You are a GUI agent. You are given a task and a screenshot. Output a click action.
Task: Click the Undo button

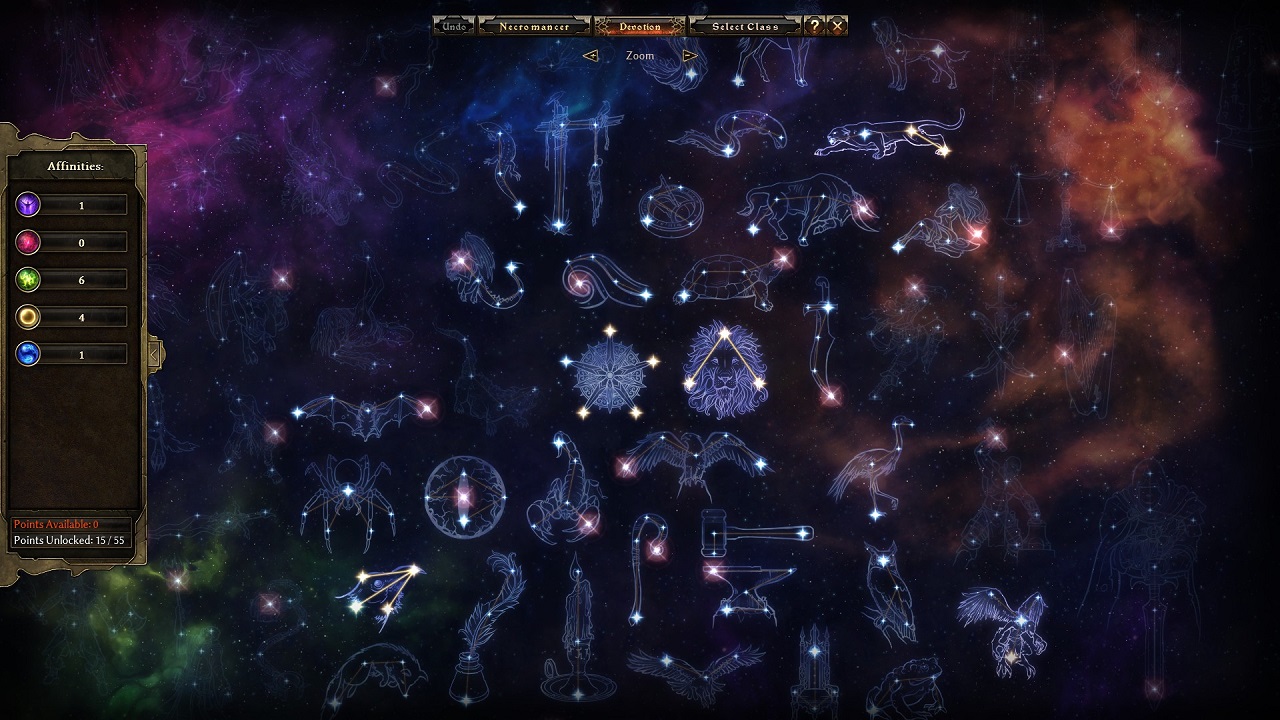[454, 26]
